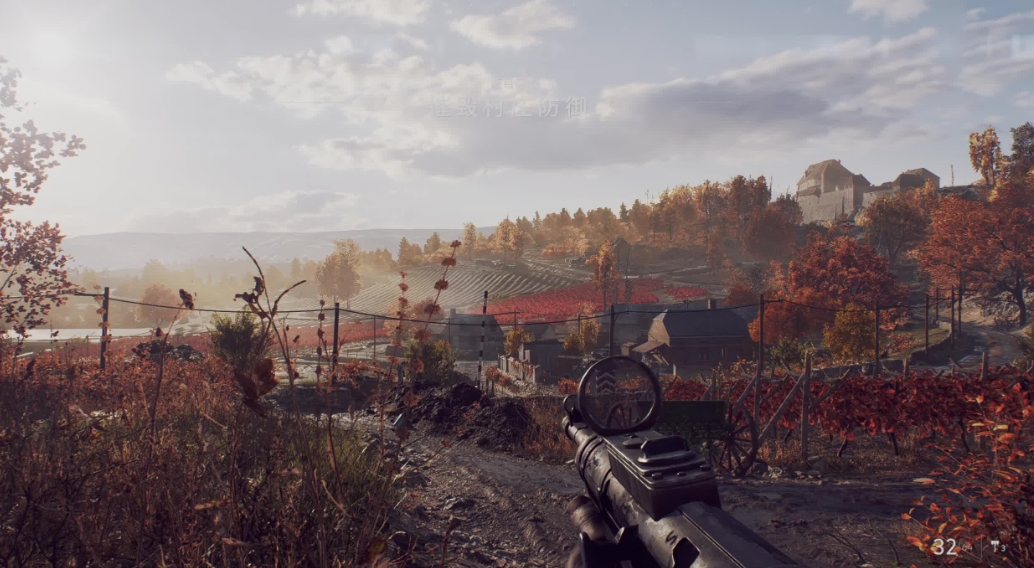Select the stick grenade icon

pos(995,546)
